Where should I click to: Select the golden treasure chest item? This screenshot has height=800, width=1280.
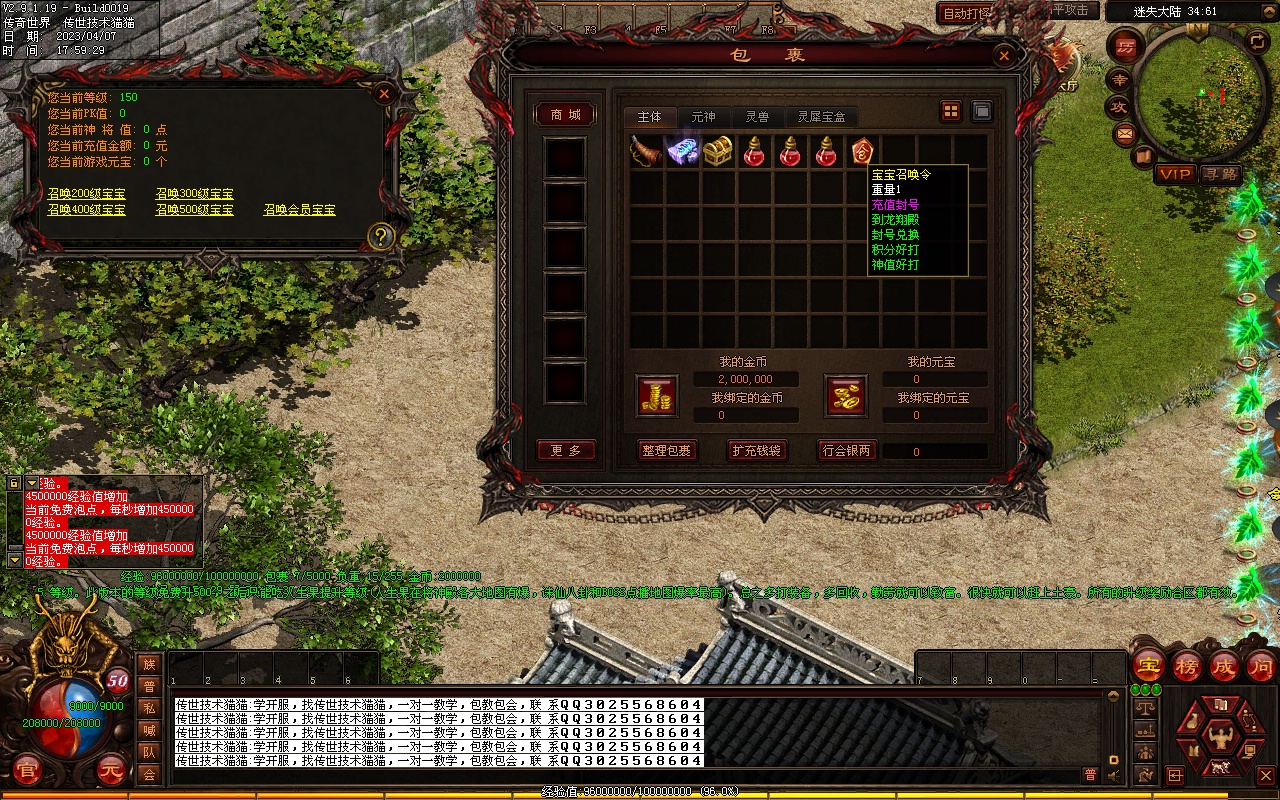pos(718,152)
